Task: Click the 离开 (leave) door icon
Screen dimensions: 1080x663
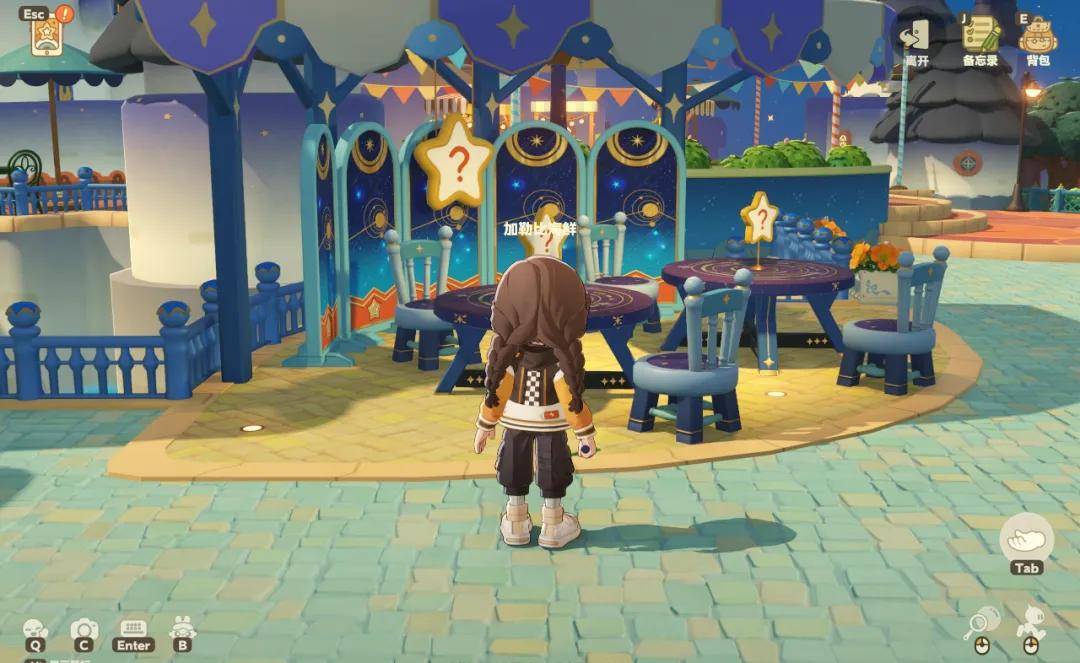Action: 915,37
